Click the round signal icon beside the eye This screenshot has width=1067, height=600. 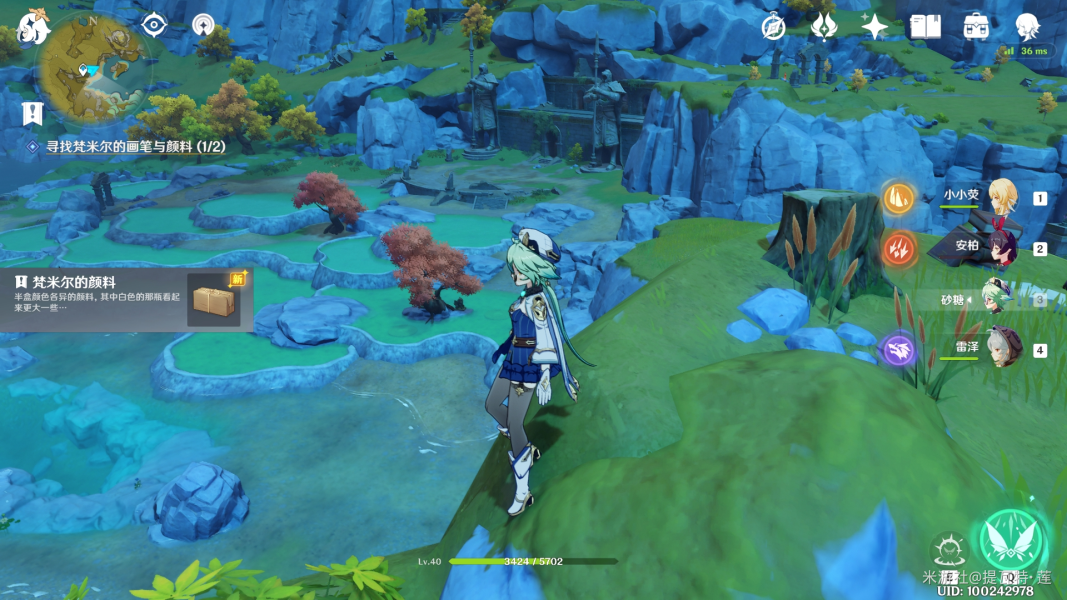click(x=203, y=24)
